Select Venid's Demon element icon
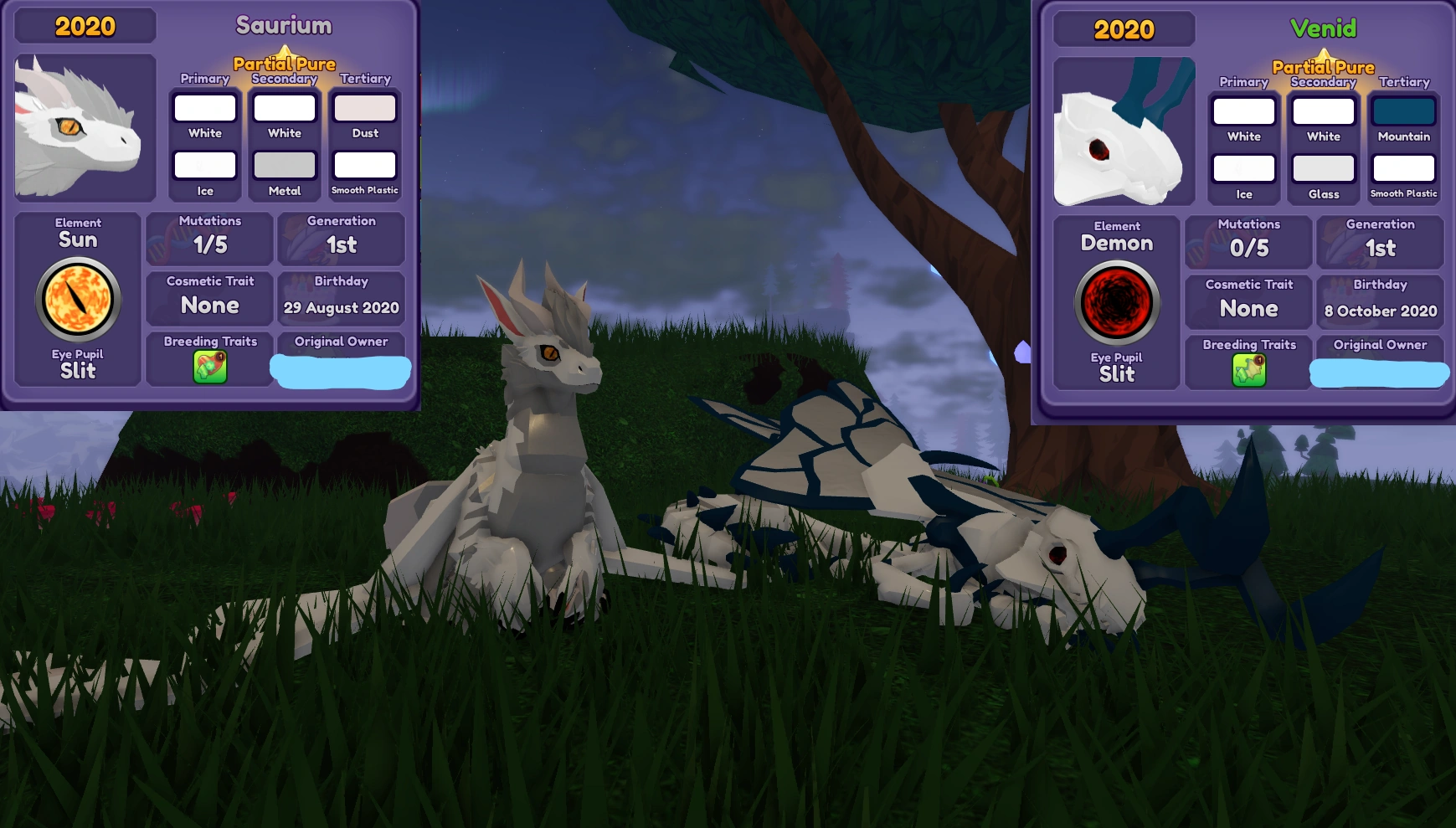Viewport: 1456px width, 828px height. [1117, 302]
